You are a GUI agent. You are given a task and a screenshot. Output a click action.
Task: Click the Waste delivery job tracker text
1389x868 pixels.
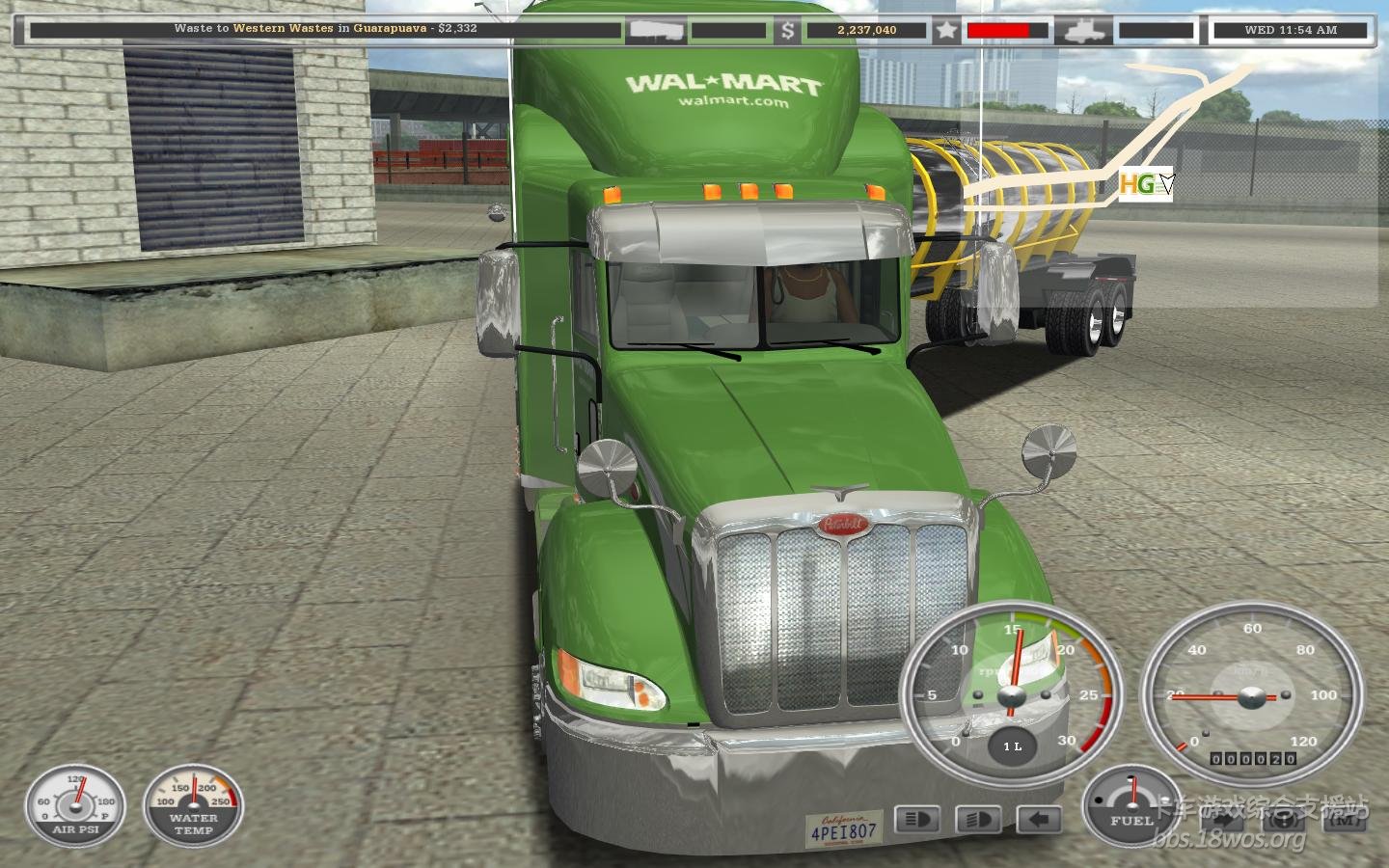point(325,29)
